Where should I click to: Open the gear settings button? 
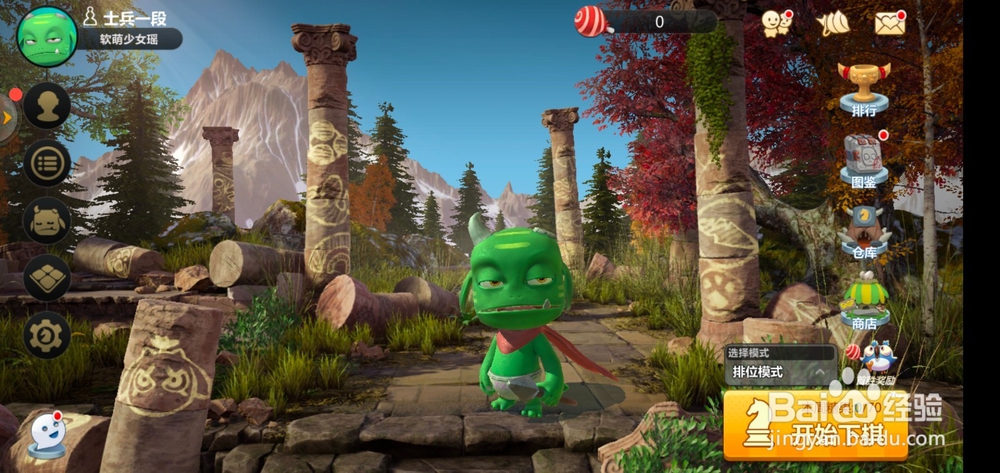(x=47, y=336)
